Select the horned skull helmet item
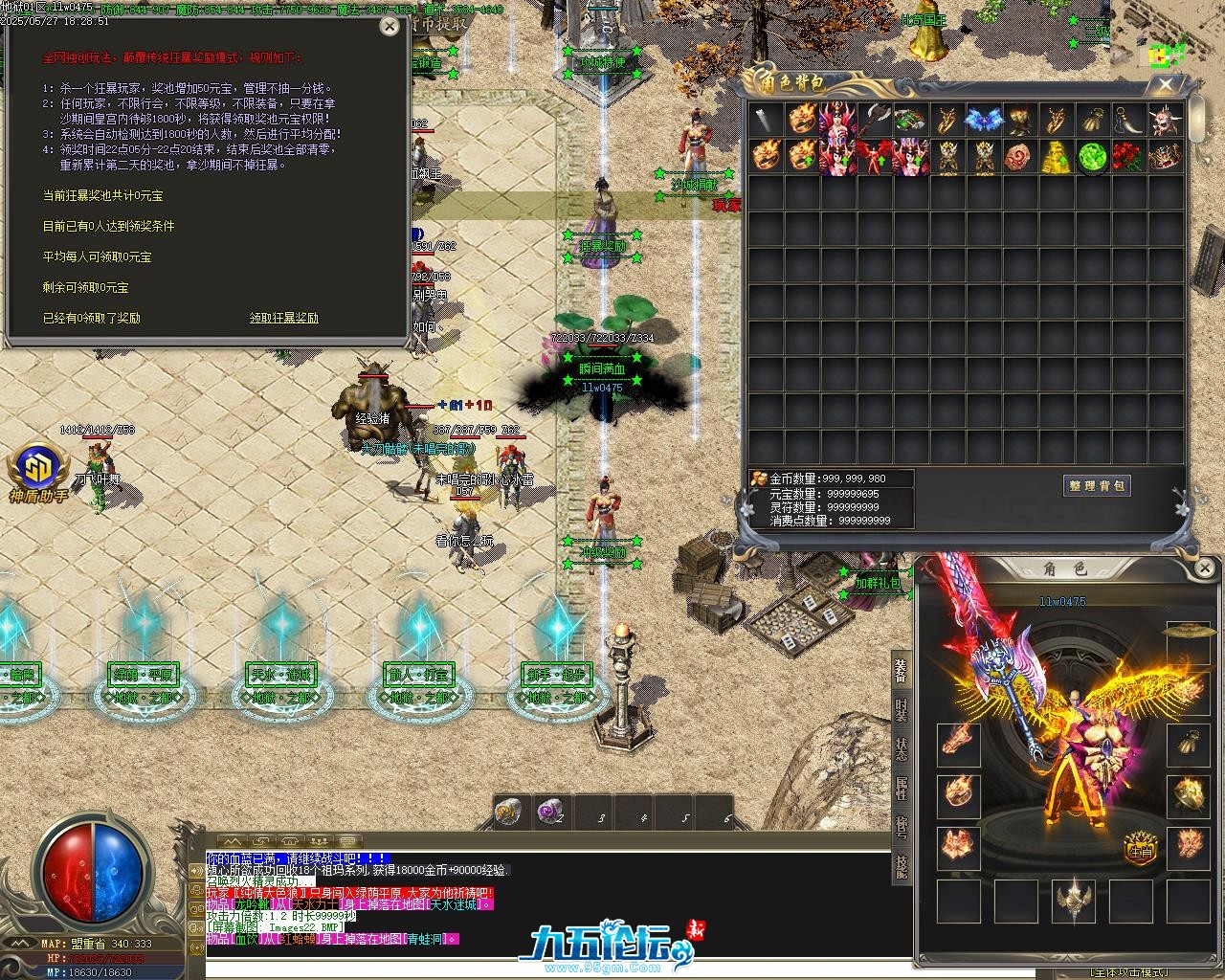The image size is (1225, 980). coord(1166,121)
